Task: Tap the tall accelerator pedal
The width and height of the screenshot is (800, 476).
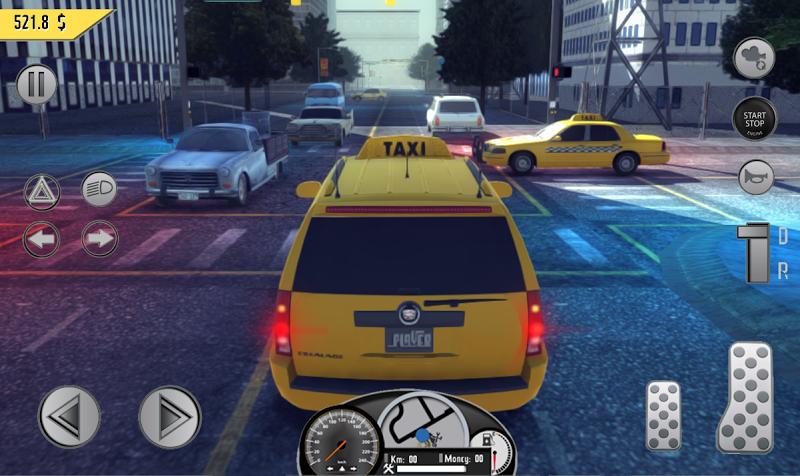Action: pos(745,397)
